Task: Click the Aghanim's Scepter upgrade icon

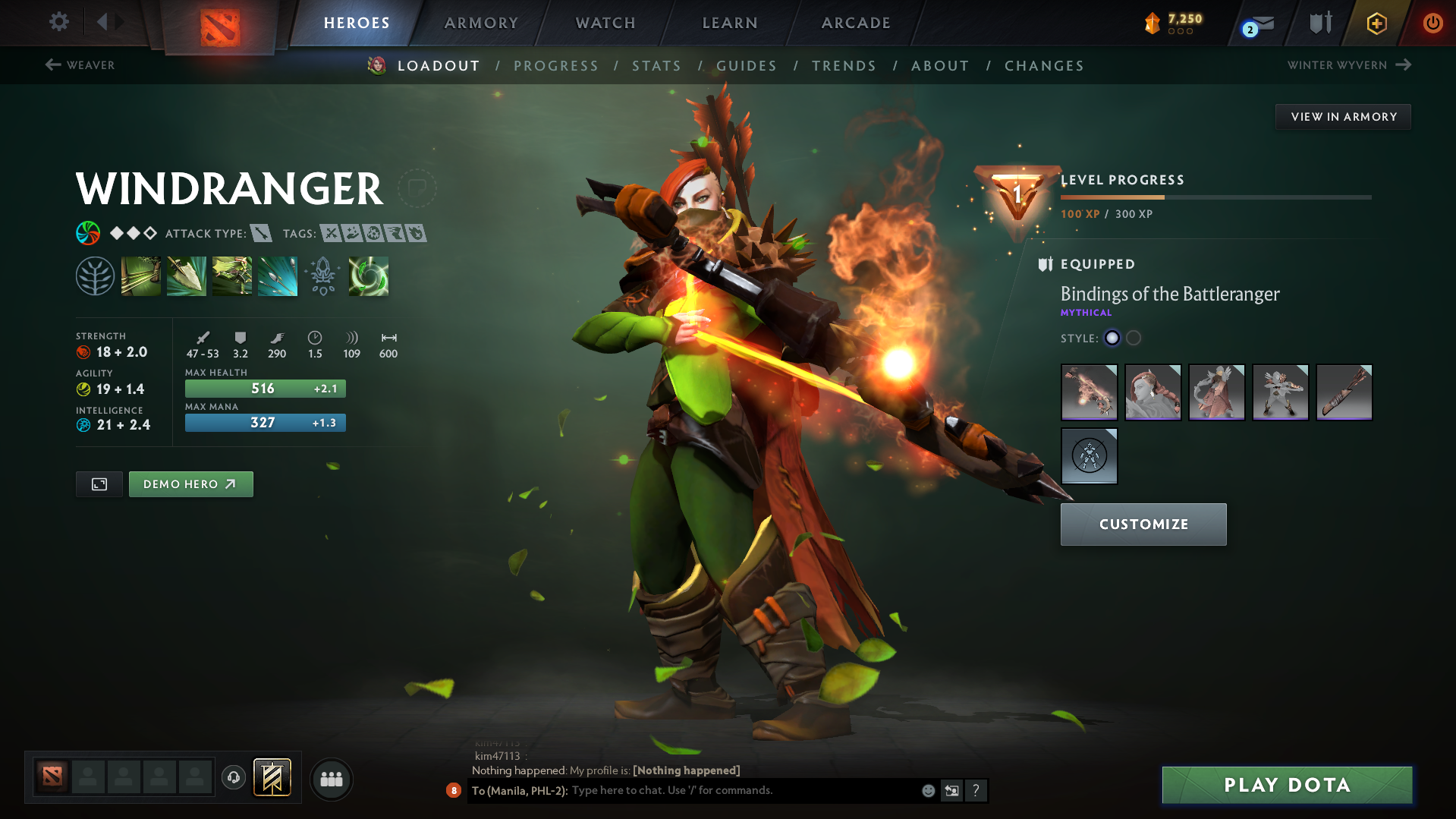Action: coord(323,276)
